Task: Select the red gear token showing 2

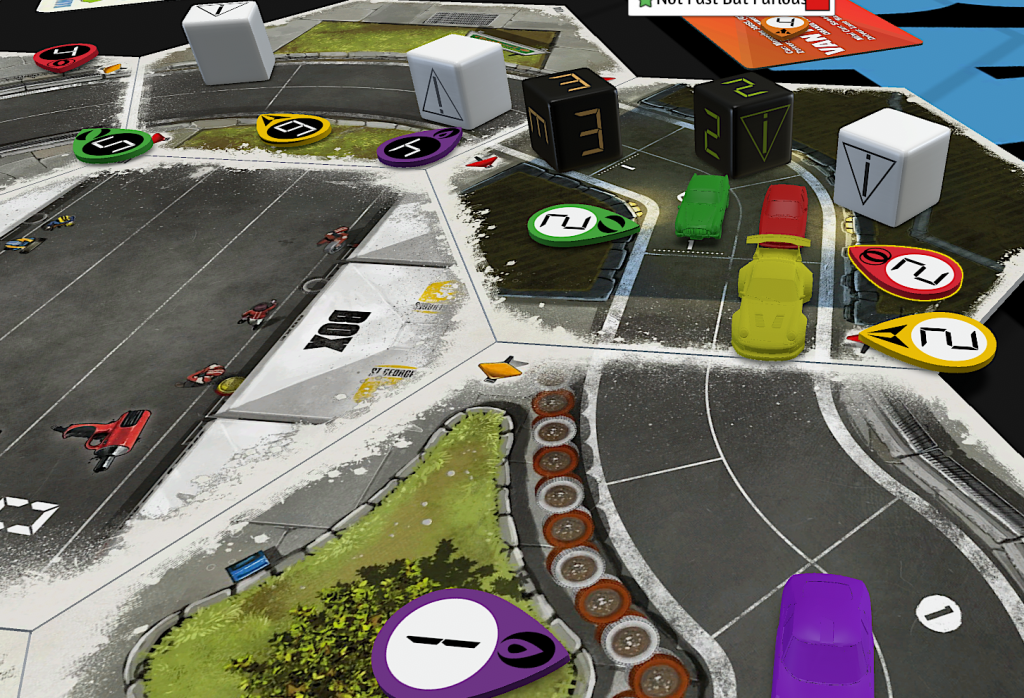Action: (x=905, y=270)
